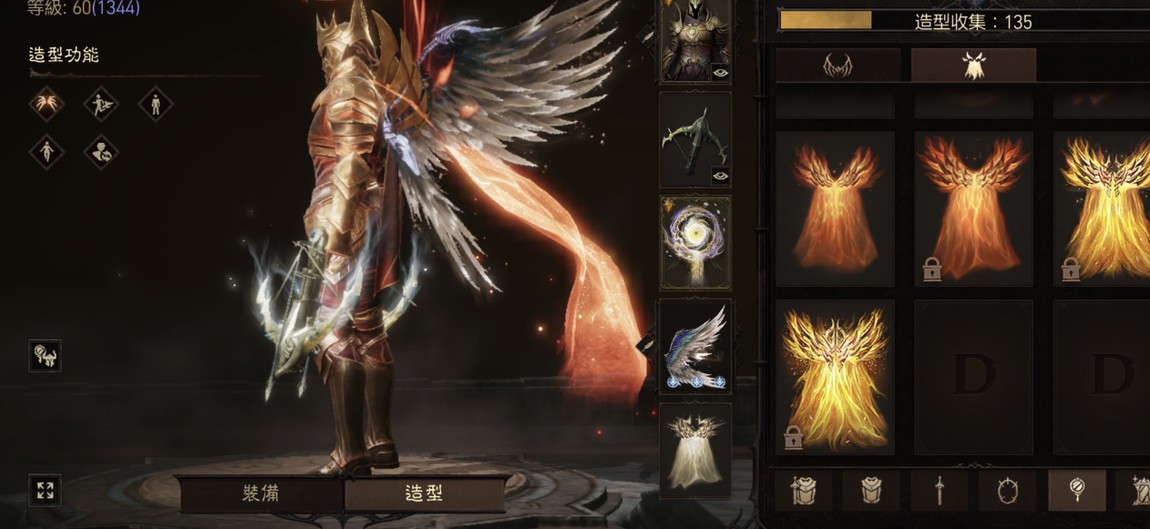Screen dimensions: 1150x529
Task: Pick the feathered wings cosmetic slot
Action: pyautogui.click(x=695, y=346)
